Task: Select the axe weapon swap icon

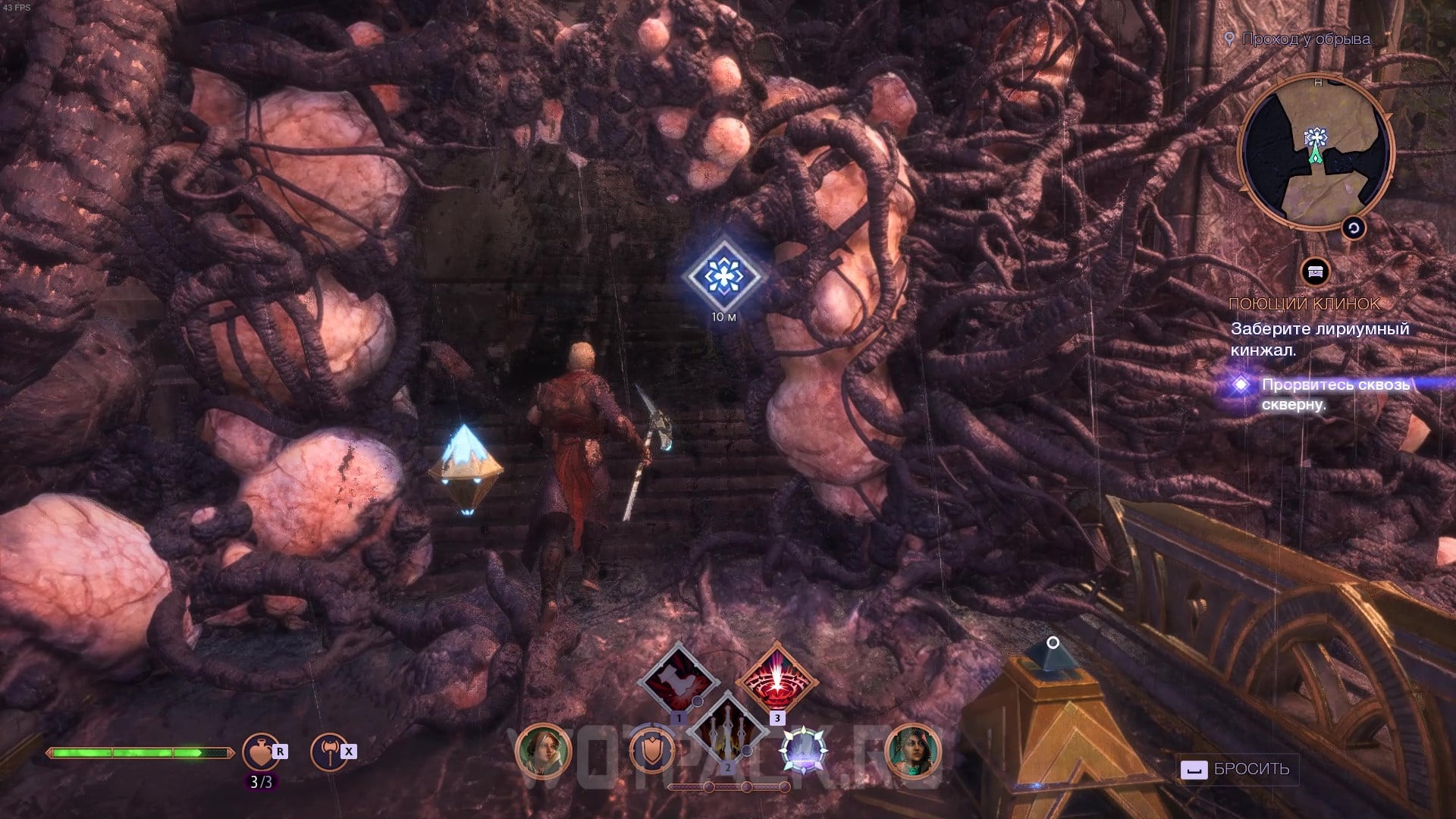Action: coord(328,752)
